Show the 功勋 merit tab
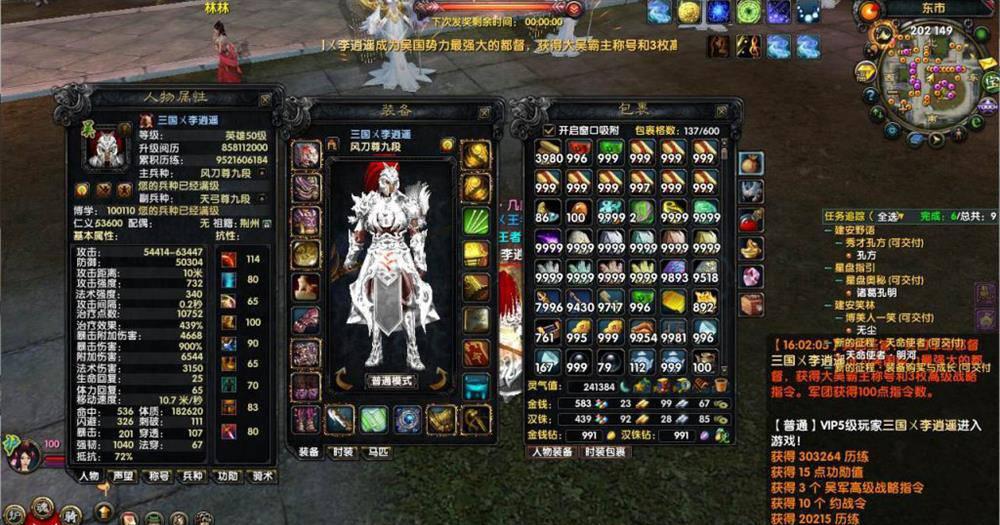The image size is (1000, 525). coord(228,476)
